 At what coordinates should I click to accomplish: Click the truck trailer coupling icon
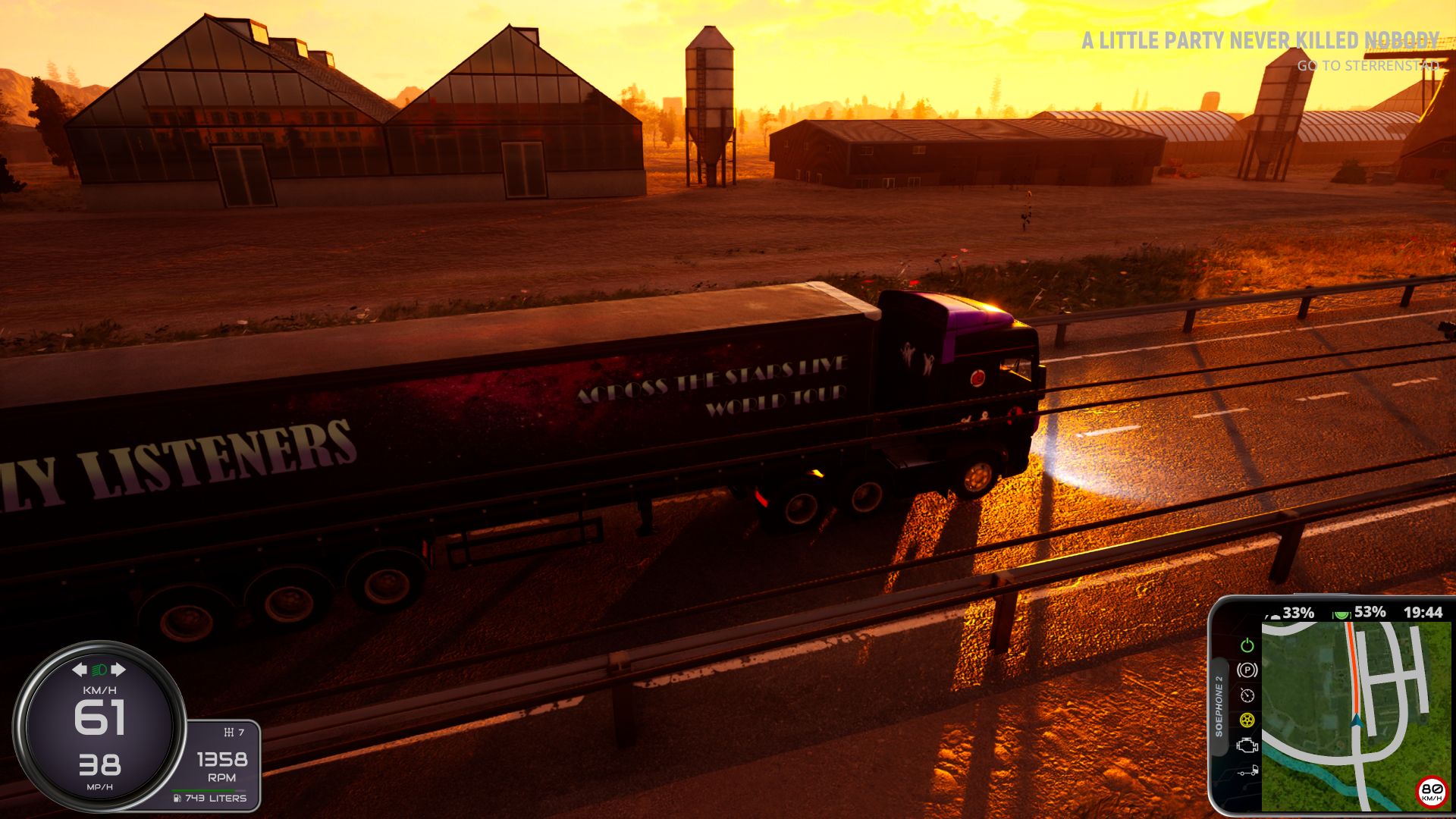pos(1247,771)
